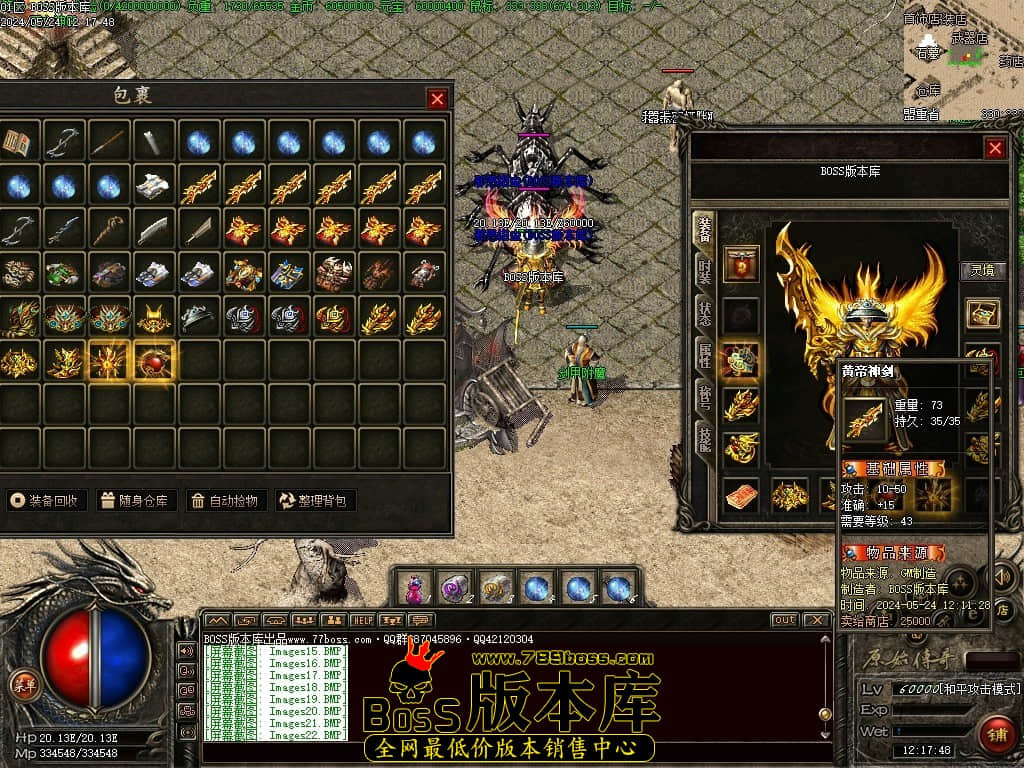Show the 属性 attributes tab
Image resolution: width=1024 pixels, height=768 pixels.
(x=705, y=355)
